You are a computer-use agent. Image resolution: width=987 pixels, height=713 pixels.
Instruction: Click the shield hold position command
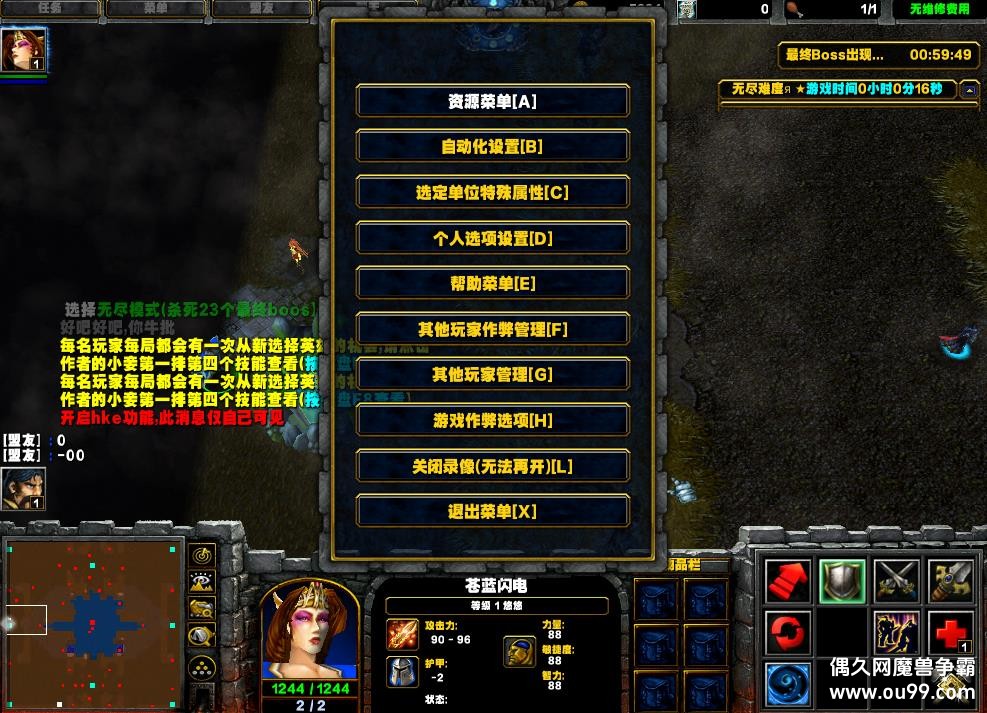click(842, 580)
